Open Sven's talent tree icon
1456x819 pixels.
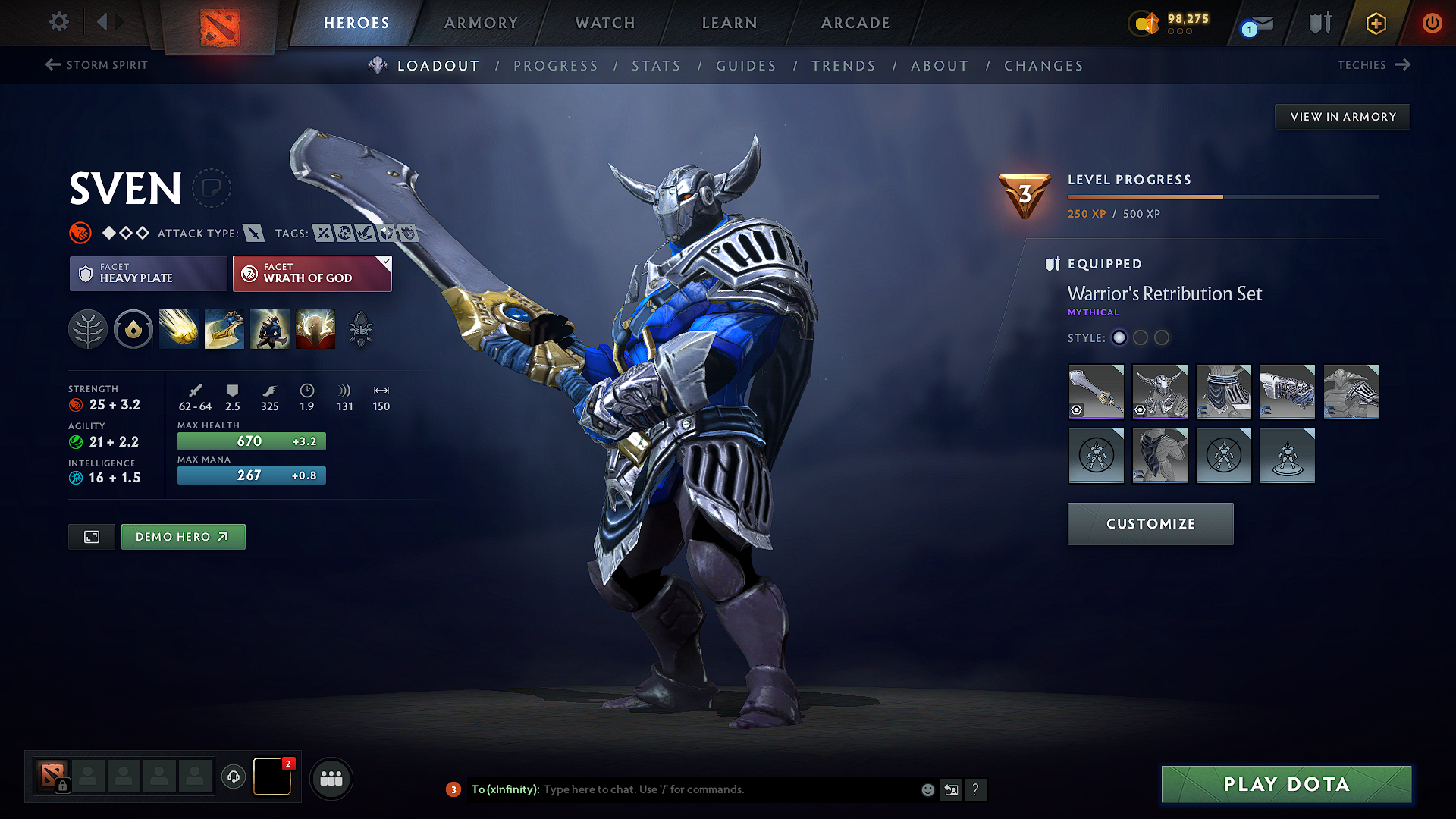(88, 328)
